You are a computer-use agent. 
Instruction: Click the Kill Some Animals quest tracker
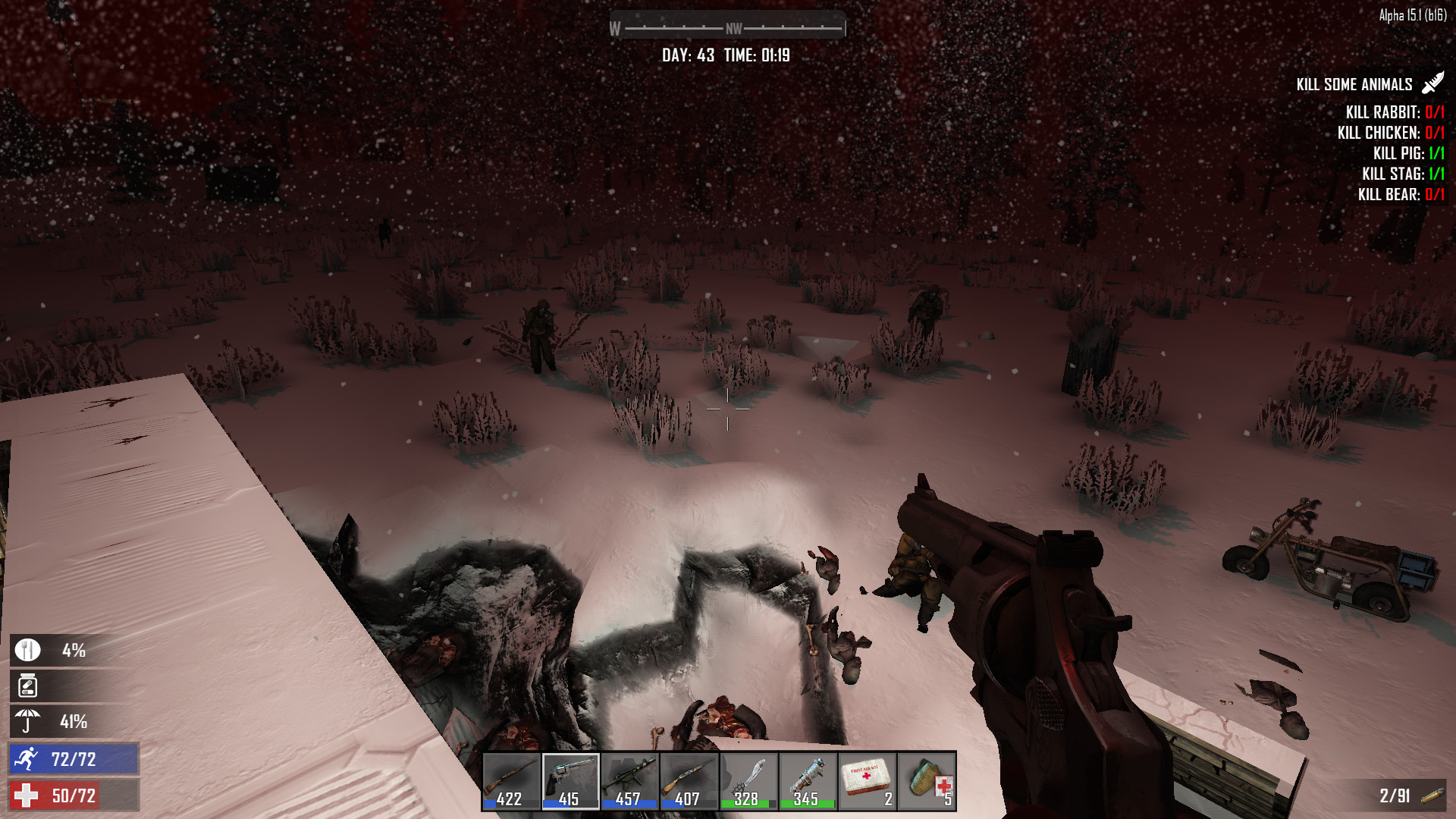pos(1354,84)
